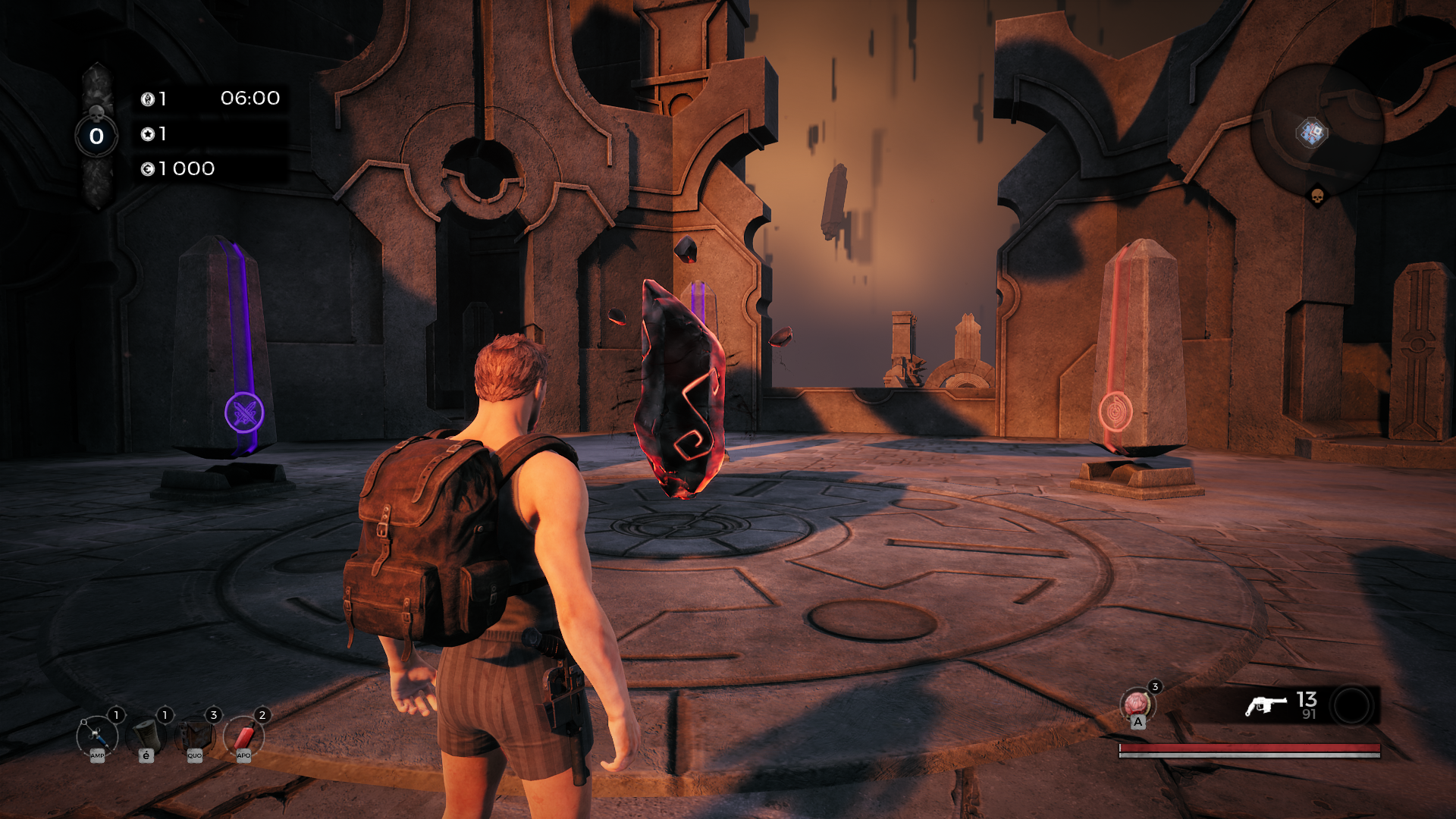This screenshot has height=819, width=1456.
Task: Select the syringe item slot
Action: (x=98, y=736)
